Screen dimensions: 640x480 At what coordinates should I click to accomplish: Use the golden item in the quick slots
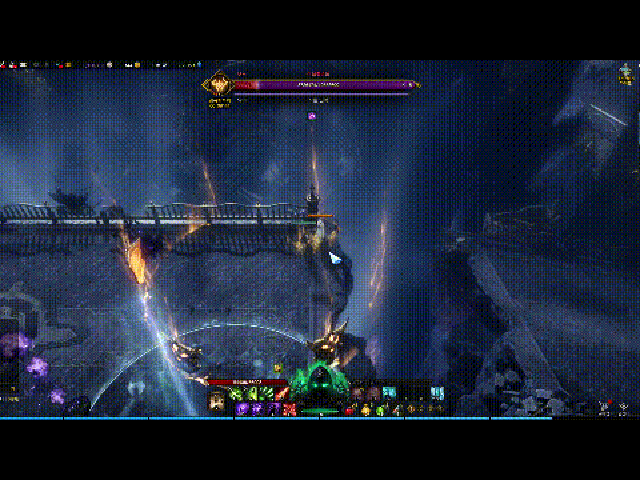point(365,409)
